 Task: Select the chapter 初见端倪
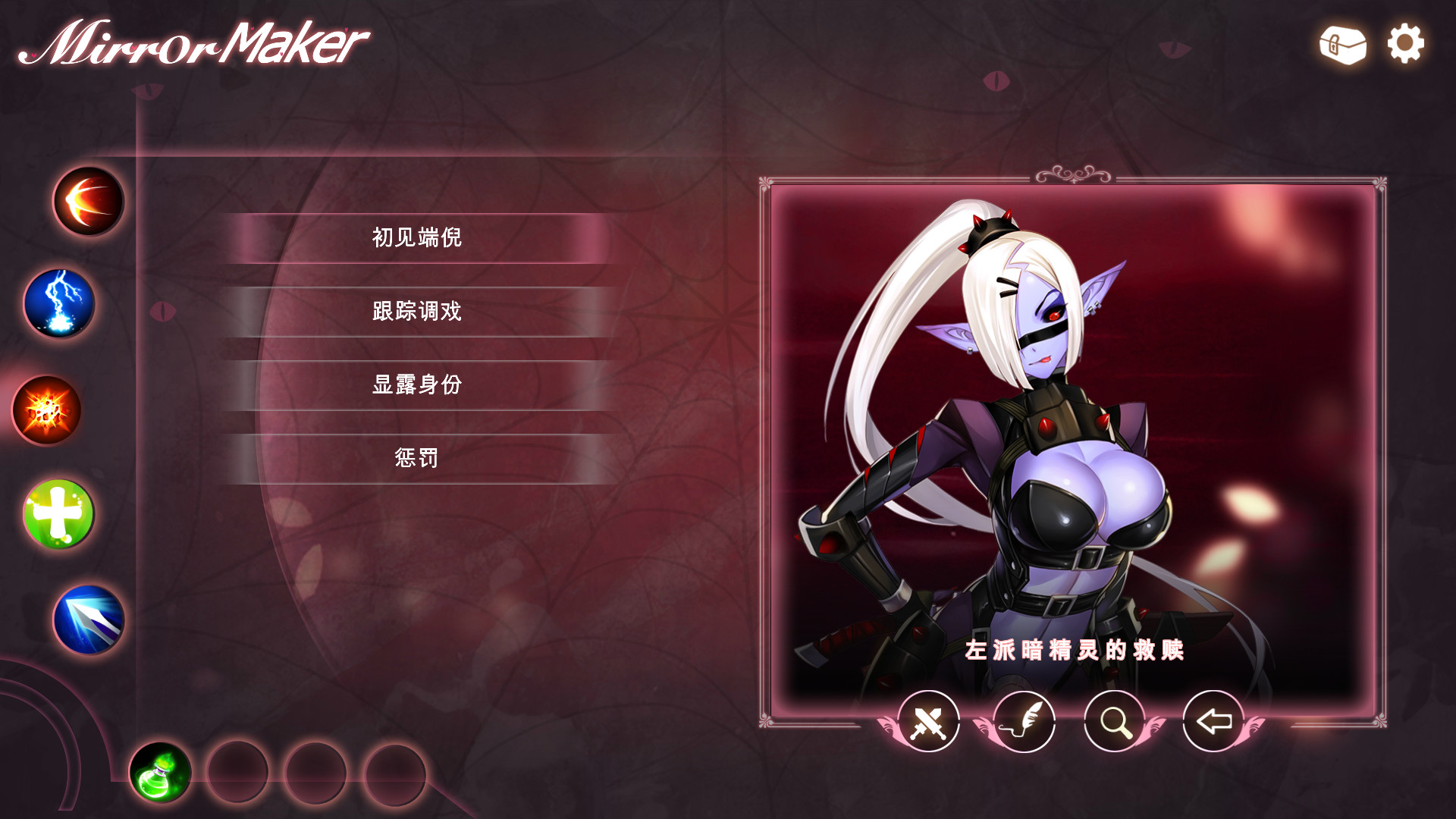click(x=417, y=237)
